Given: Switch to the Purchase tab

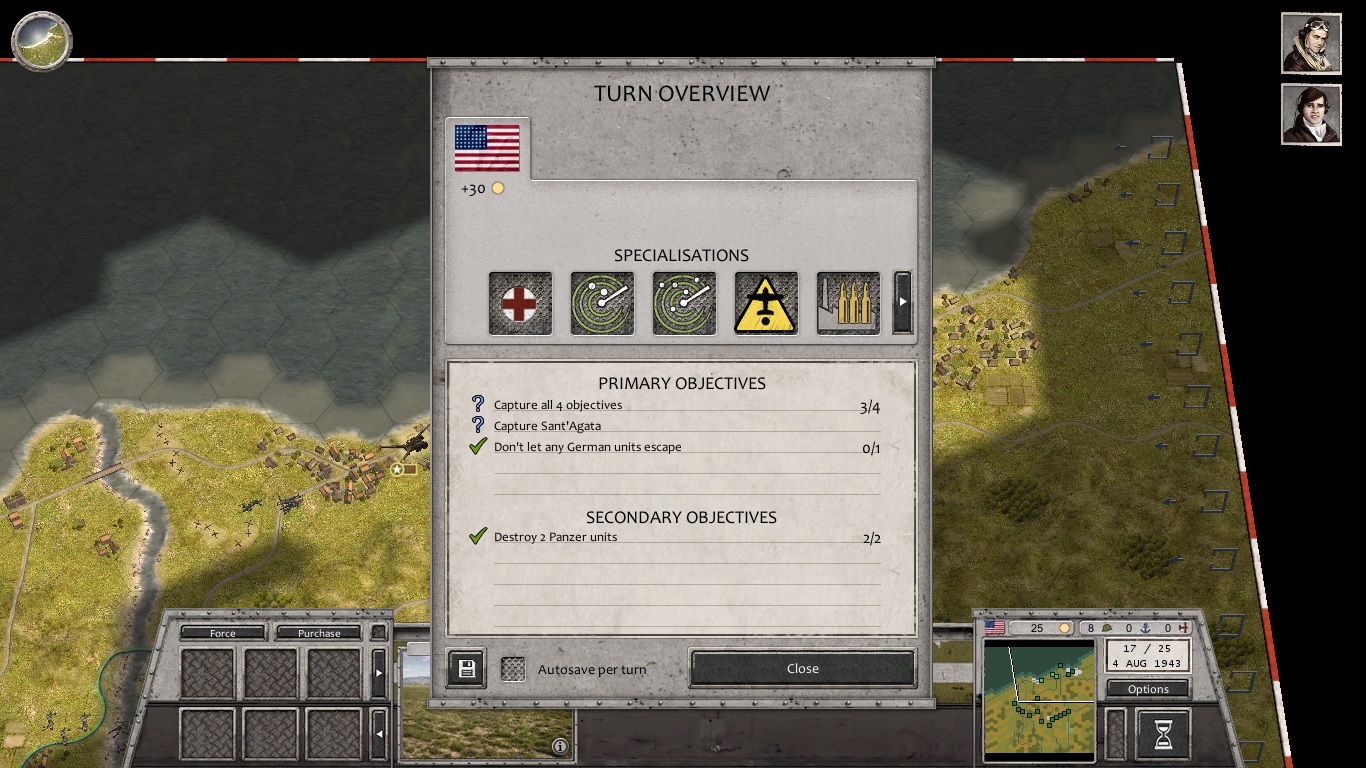Looking at the screenshot, I should (x=318, y=633).
